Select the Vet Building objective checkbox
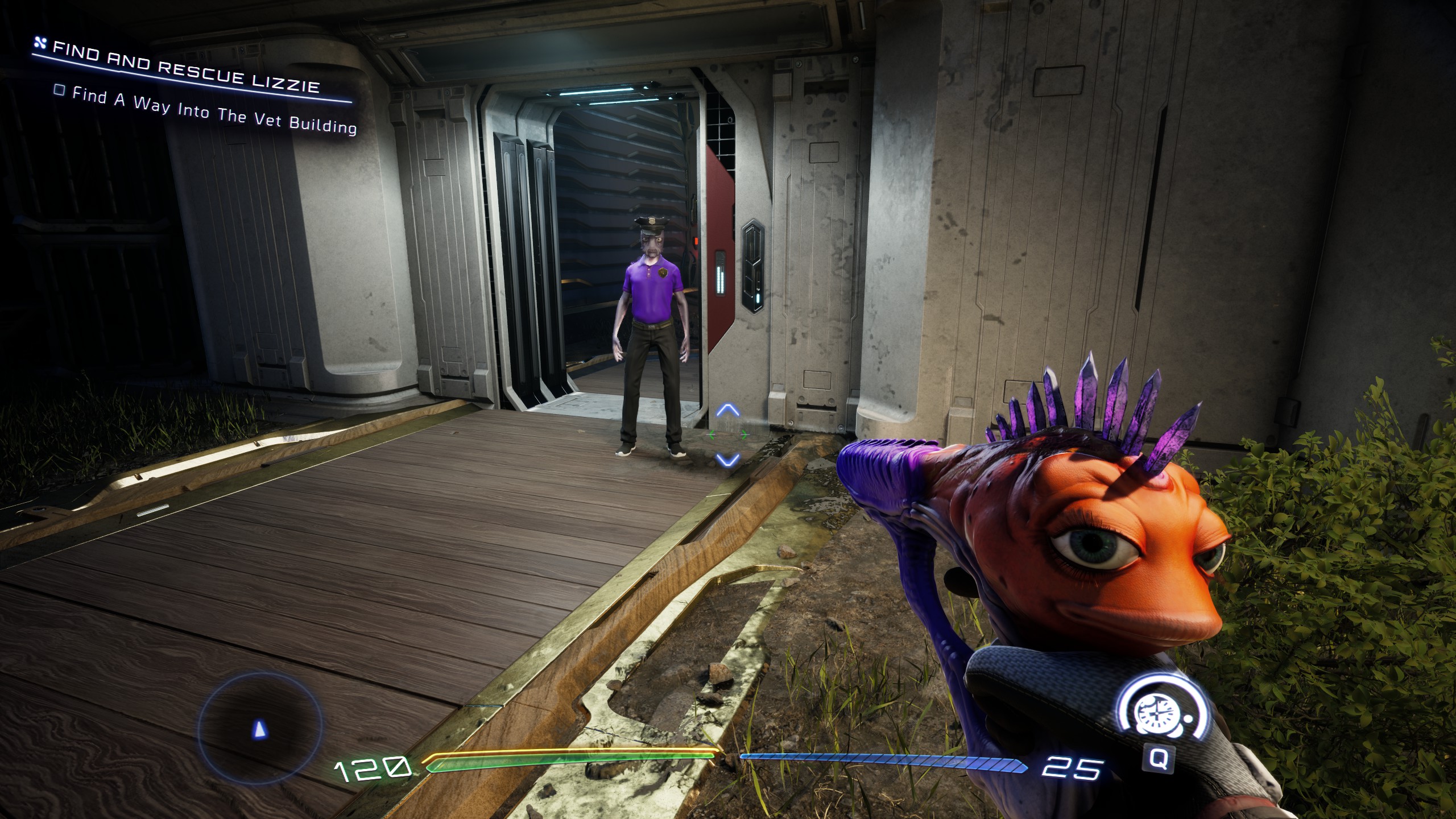Viewport: 1456px width, 819px height. (59, 90)
